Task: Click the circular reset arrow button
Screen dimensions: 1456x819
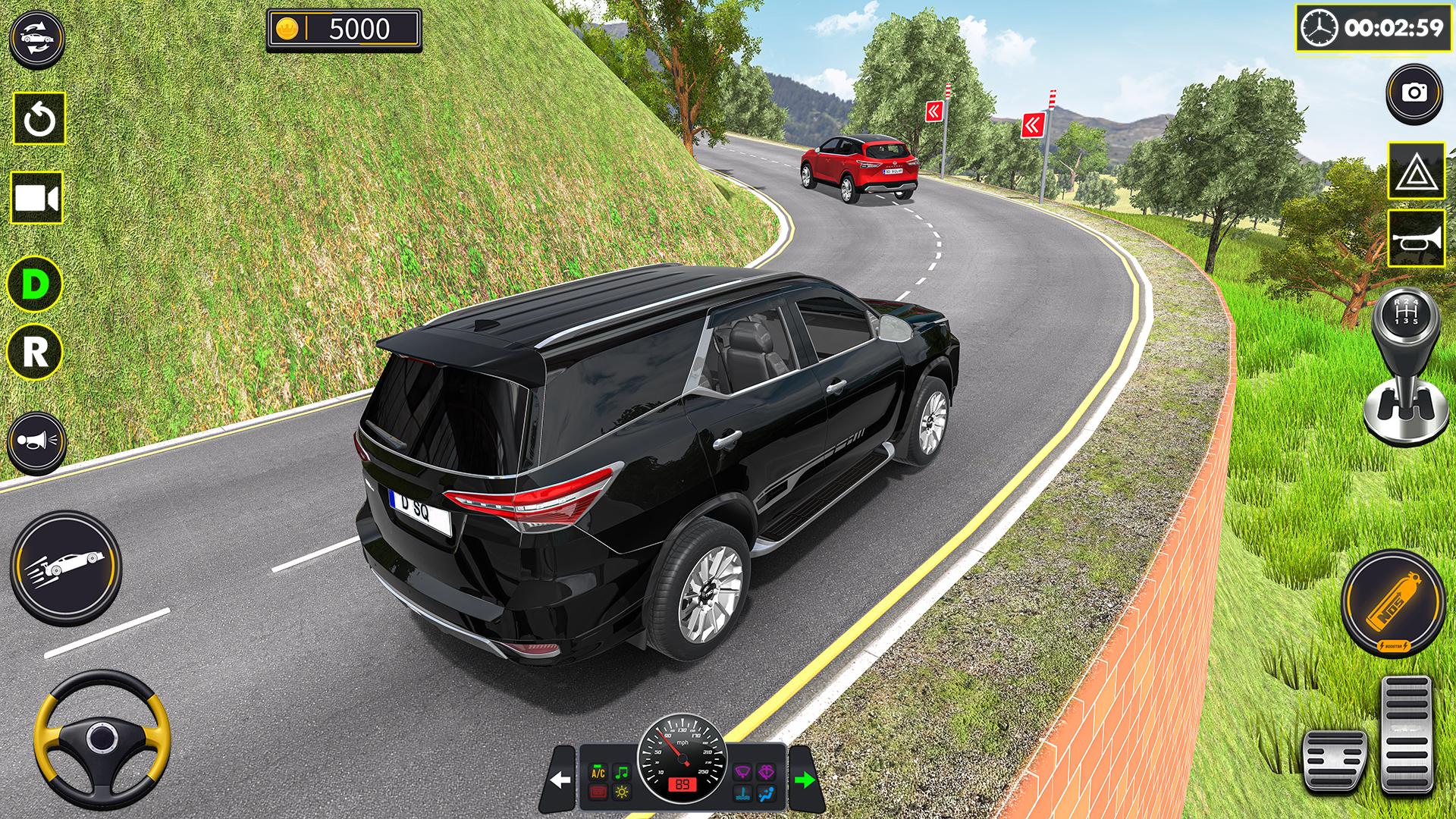Action: (x=39, y=119)
